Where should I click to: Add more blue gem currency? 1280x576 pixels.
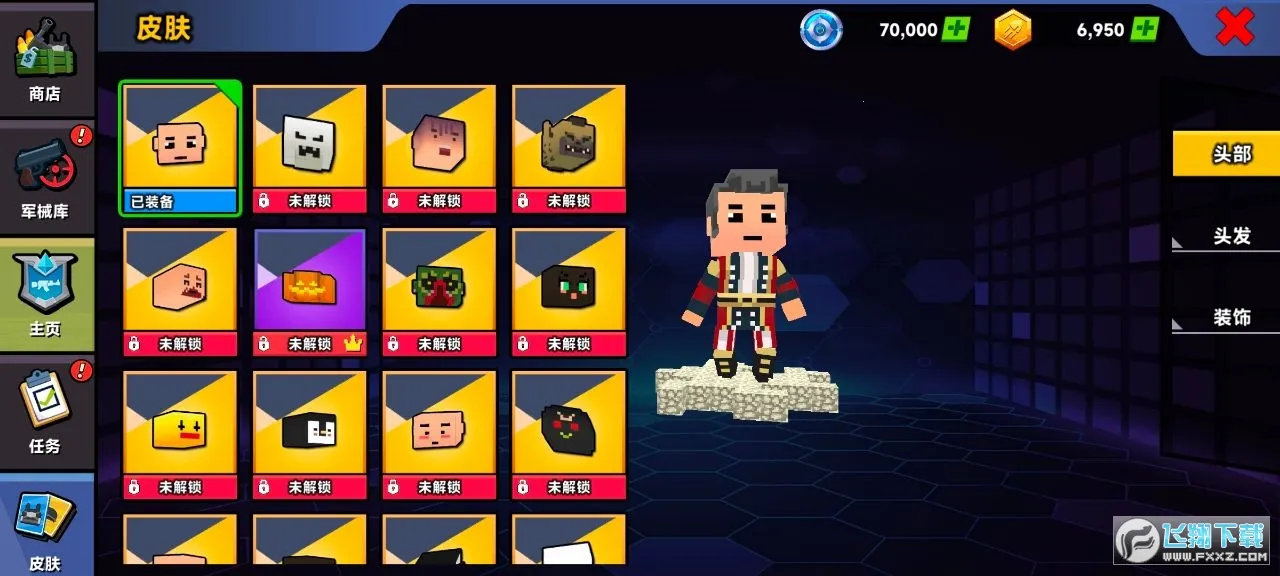pyautogui.click(x=956, y=29)
